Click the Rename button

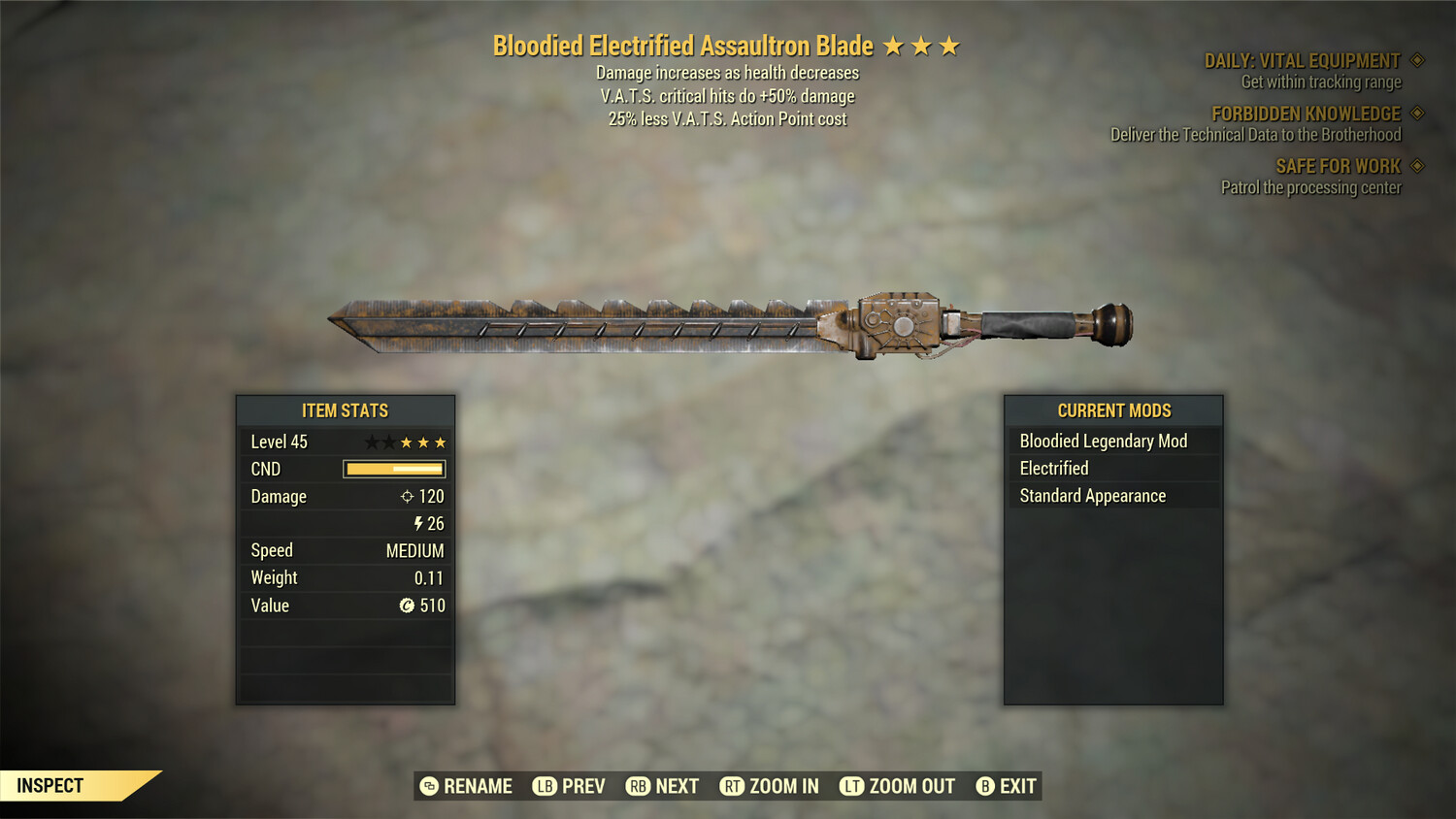coord(467,786)
